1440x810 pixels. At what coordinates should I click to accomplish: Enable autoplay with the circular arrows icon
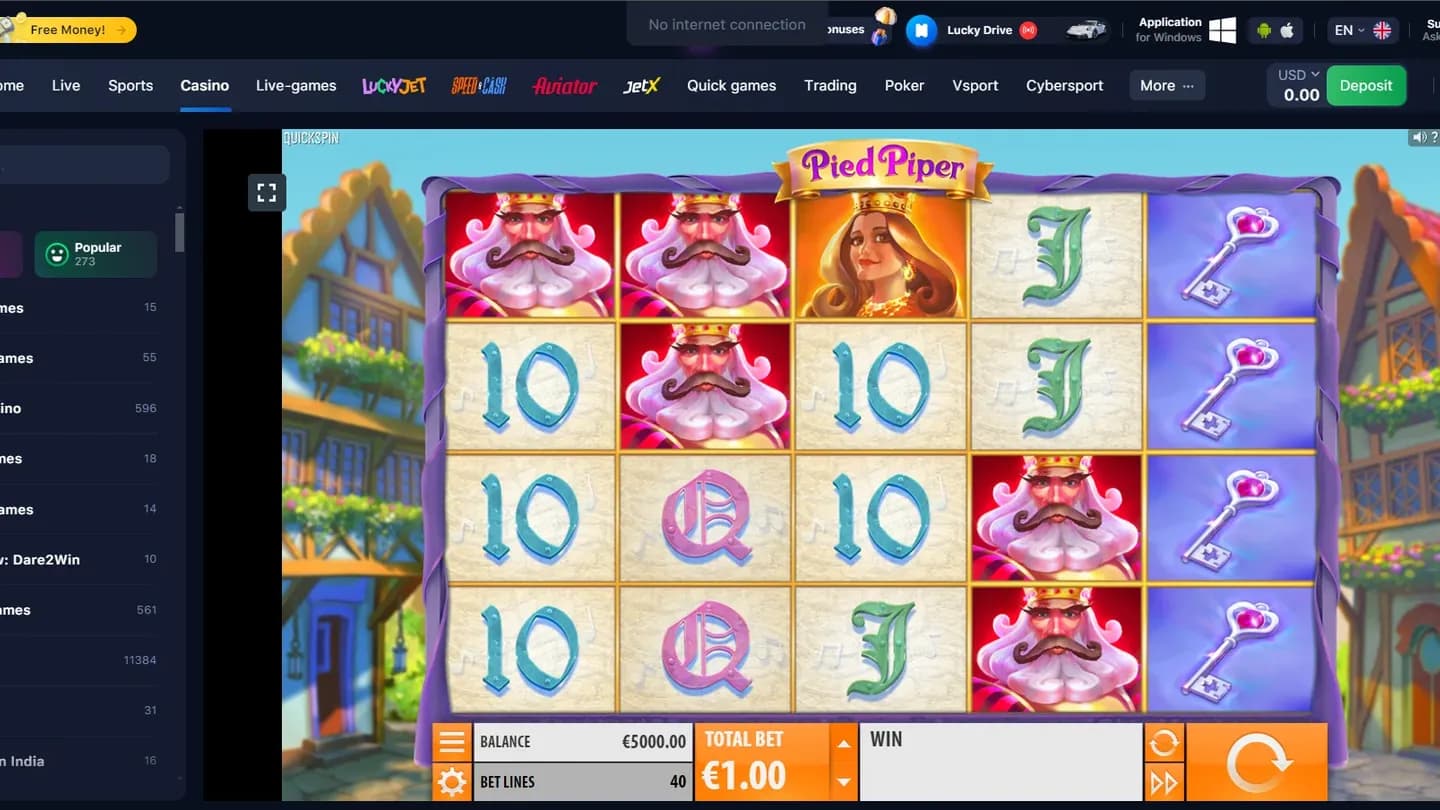tap(1166, 742)
